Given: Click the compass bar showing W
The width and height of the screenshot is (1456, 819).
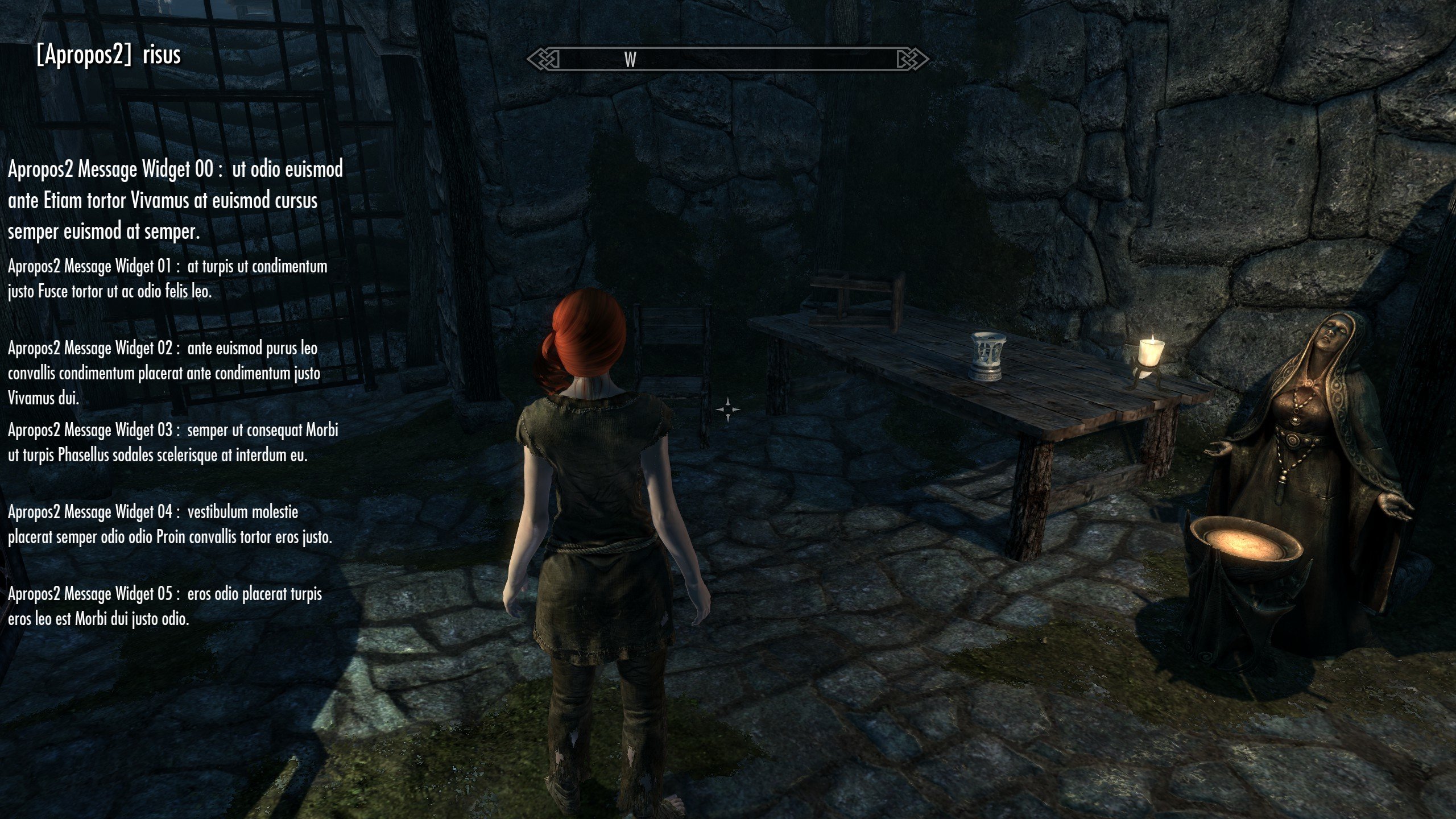Looking at the screenshot, I should click(727, 59).
